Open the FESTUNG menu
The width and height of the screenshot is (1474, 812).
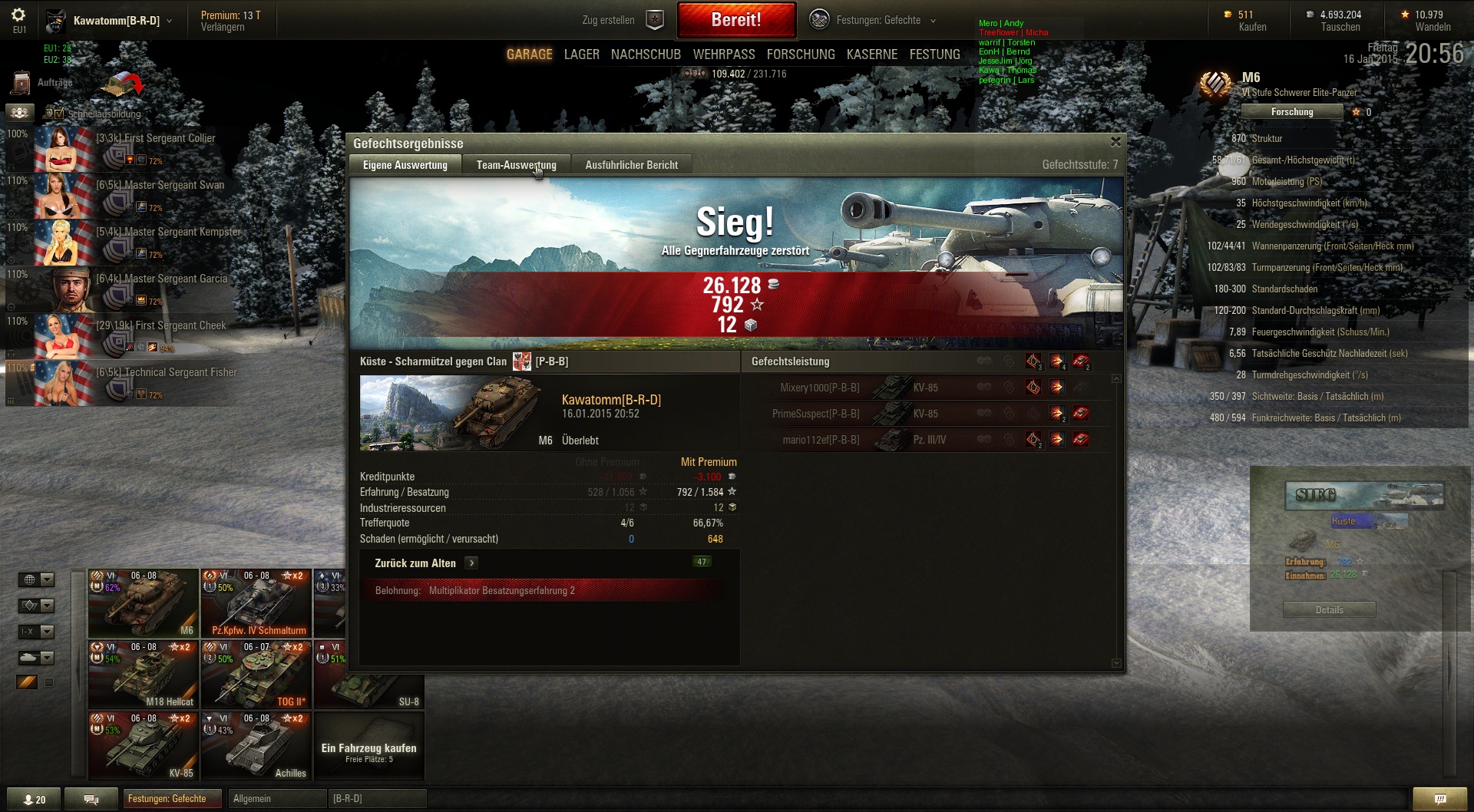934,54
